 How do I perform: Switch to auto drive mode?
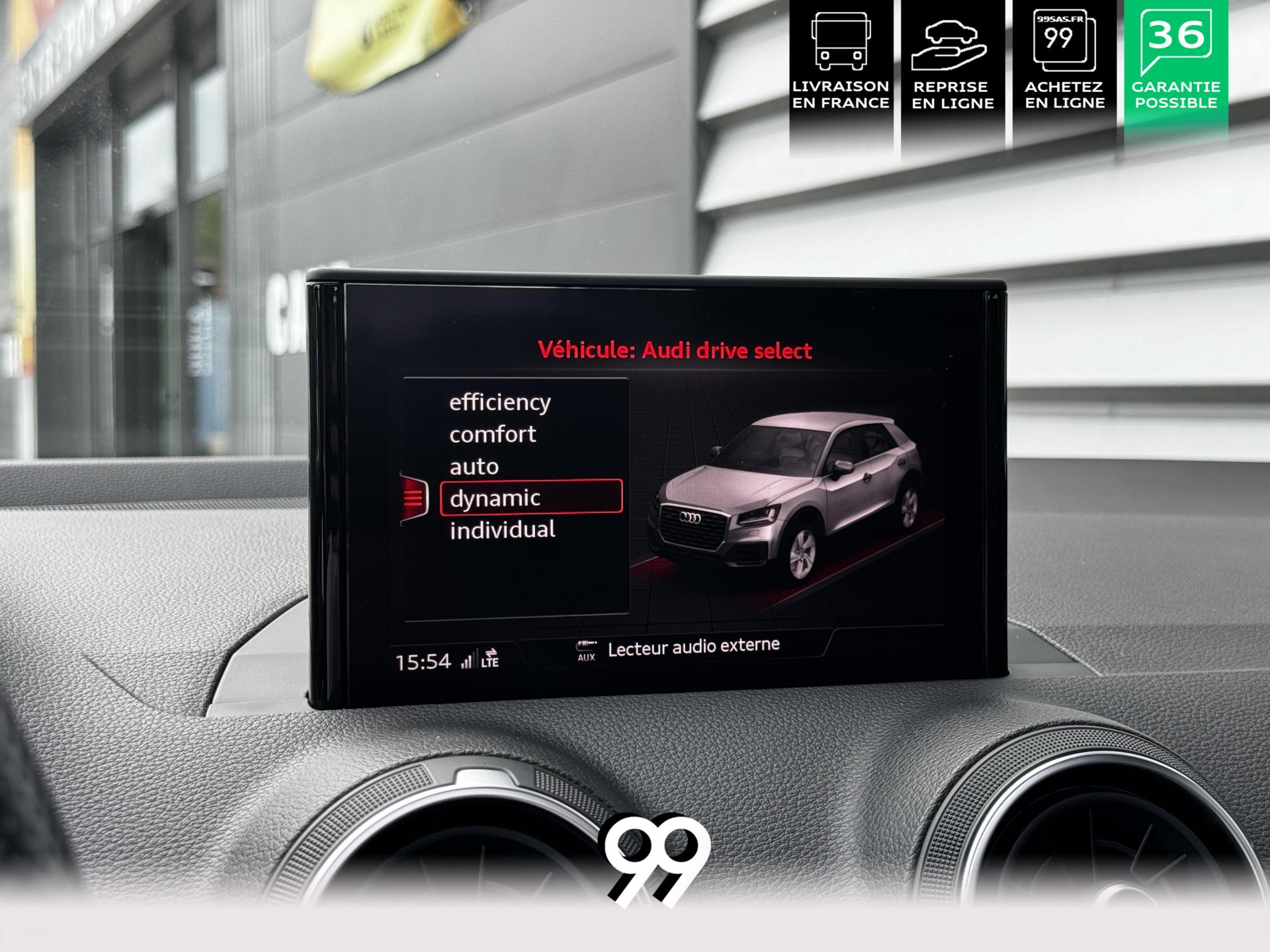click(474, 467)
